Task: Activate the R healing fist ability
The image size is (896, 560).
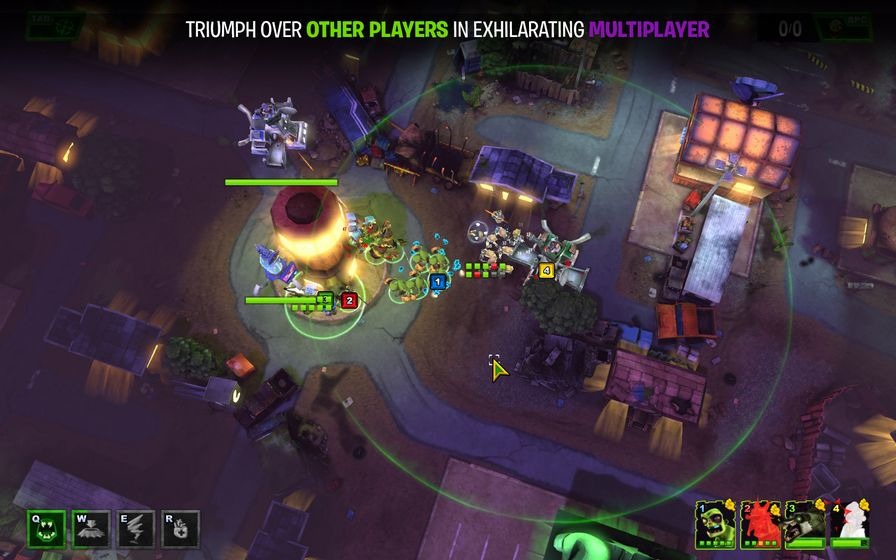Action: [181, 529]
